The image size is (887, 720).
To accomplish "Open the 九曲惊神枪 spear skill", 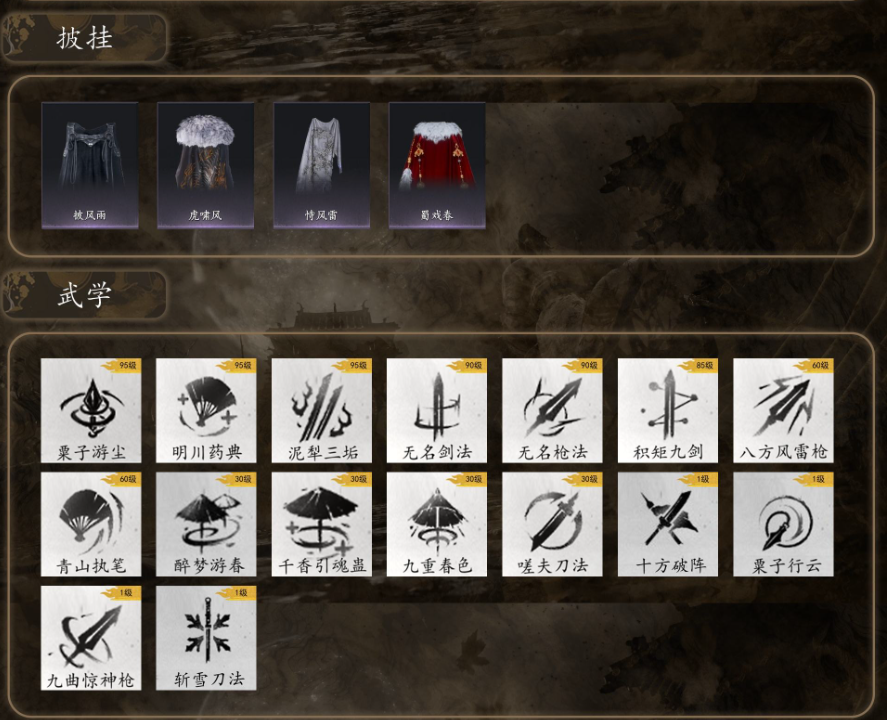I will (91, 638).
